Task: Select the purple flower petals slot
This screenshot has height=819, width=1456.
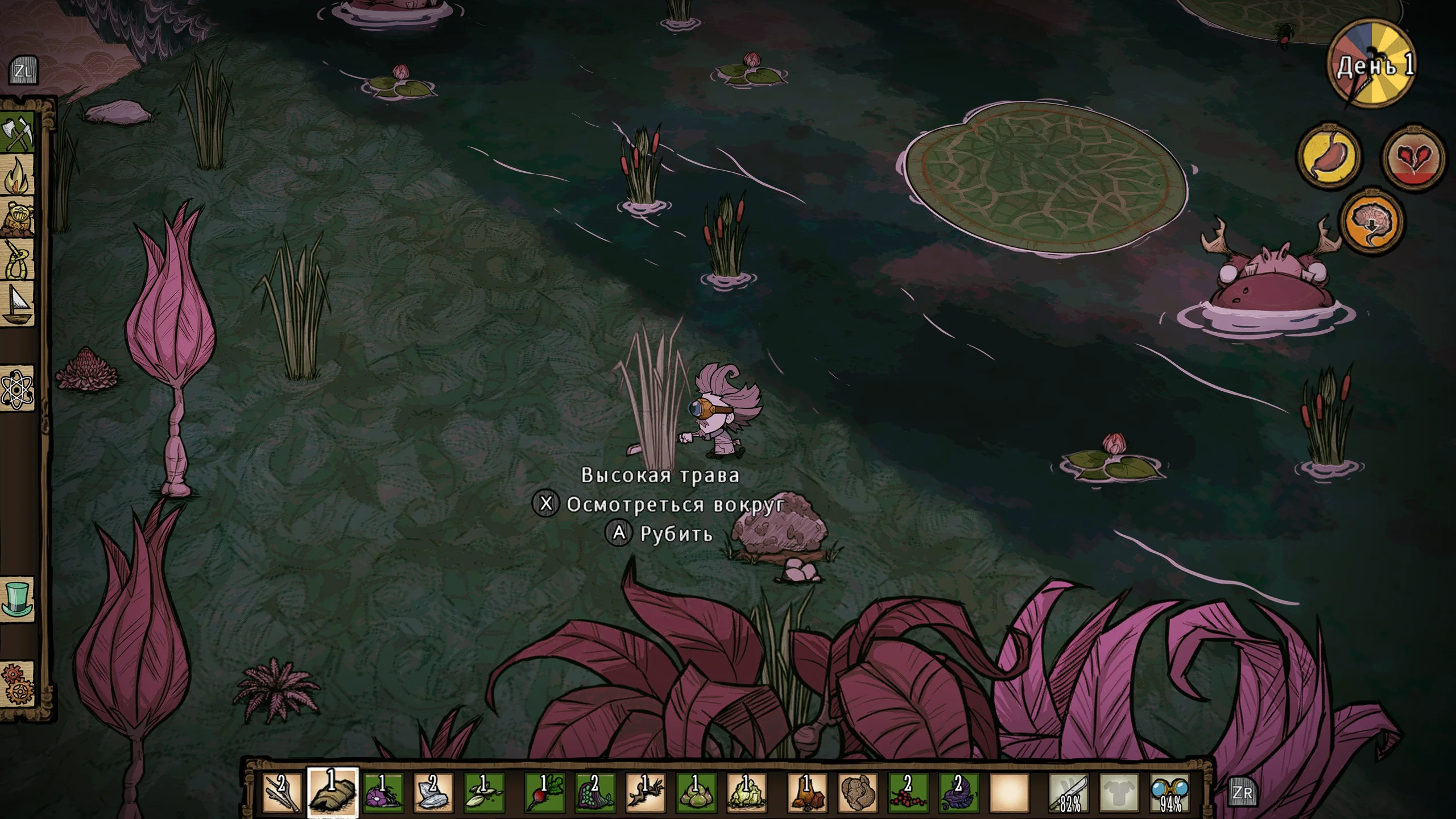Action: [x=383, y=792]
